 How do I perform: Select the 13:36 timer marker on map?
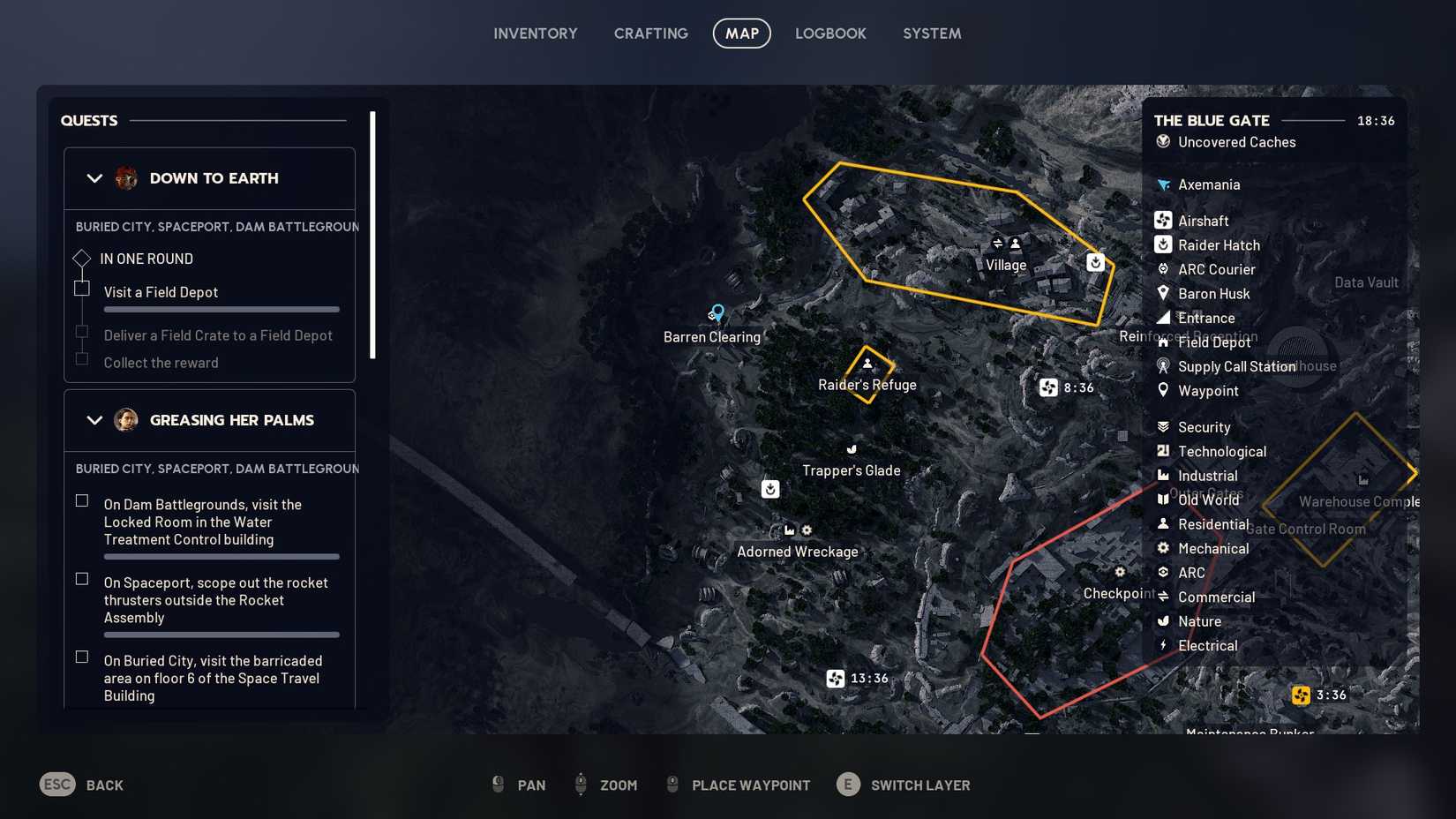(835, 678)
